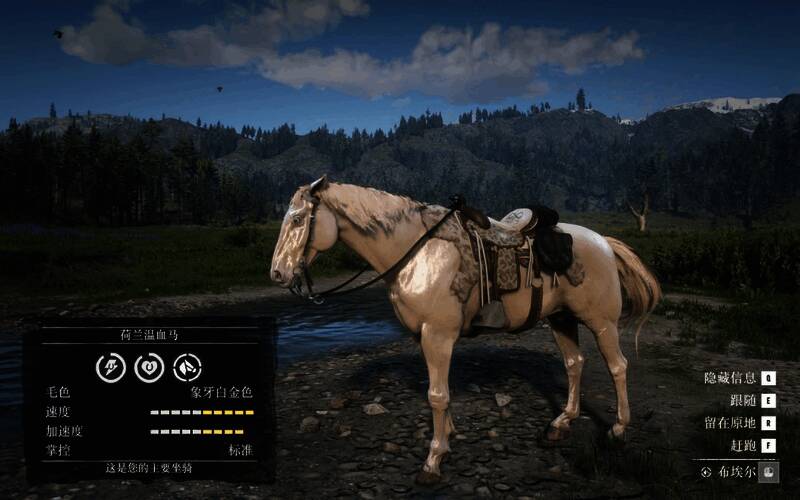Click the 布埃尔 horse name target label

[x=732, y=471]
